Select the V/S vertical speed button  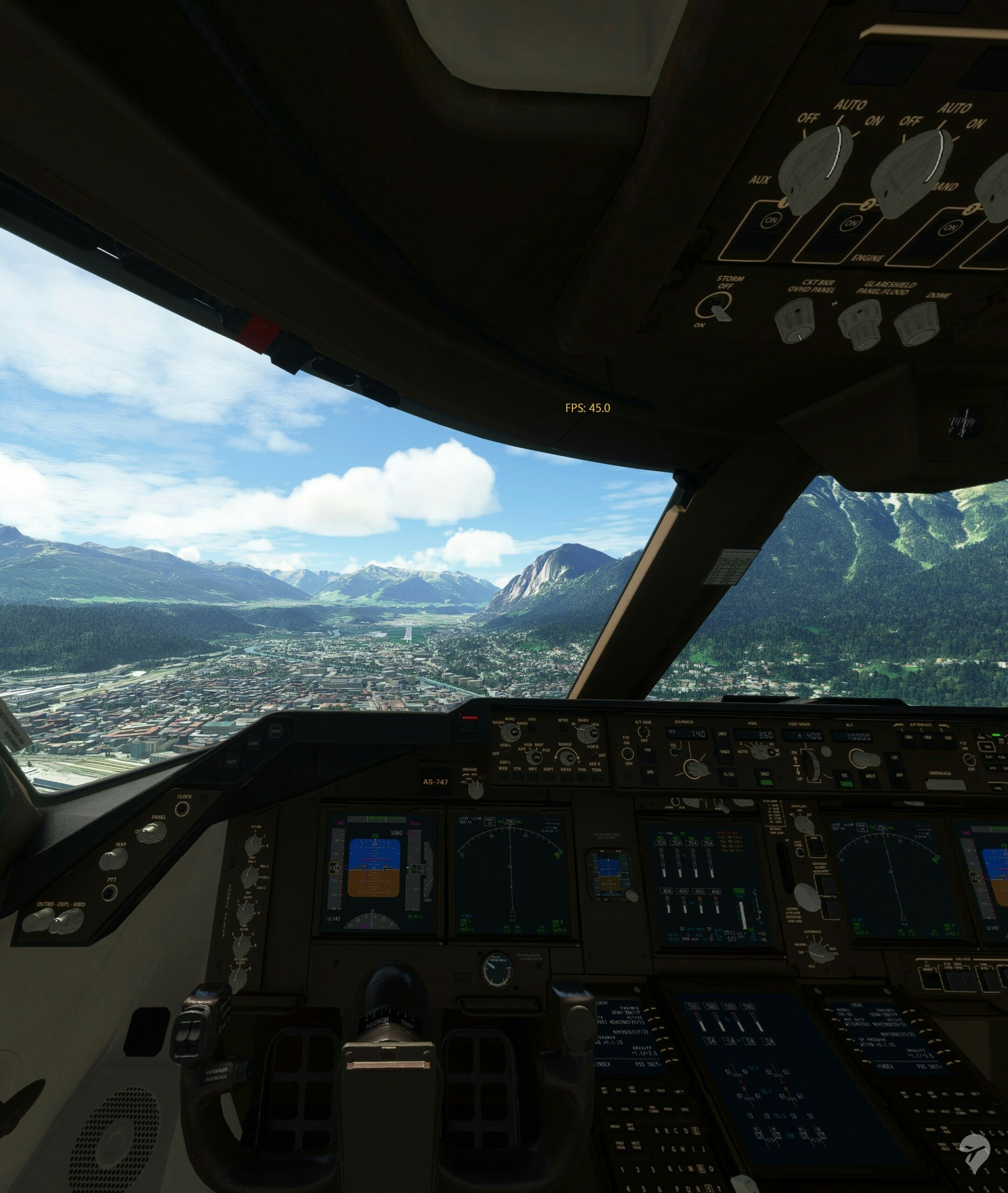844,776
